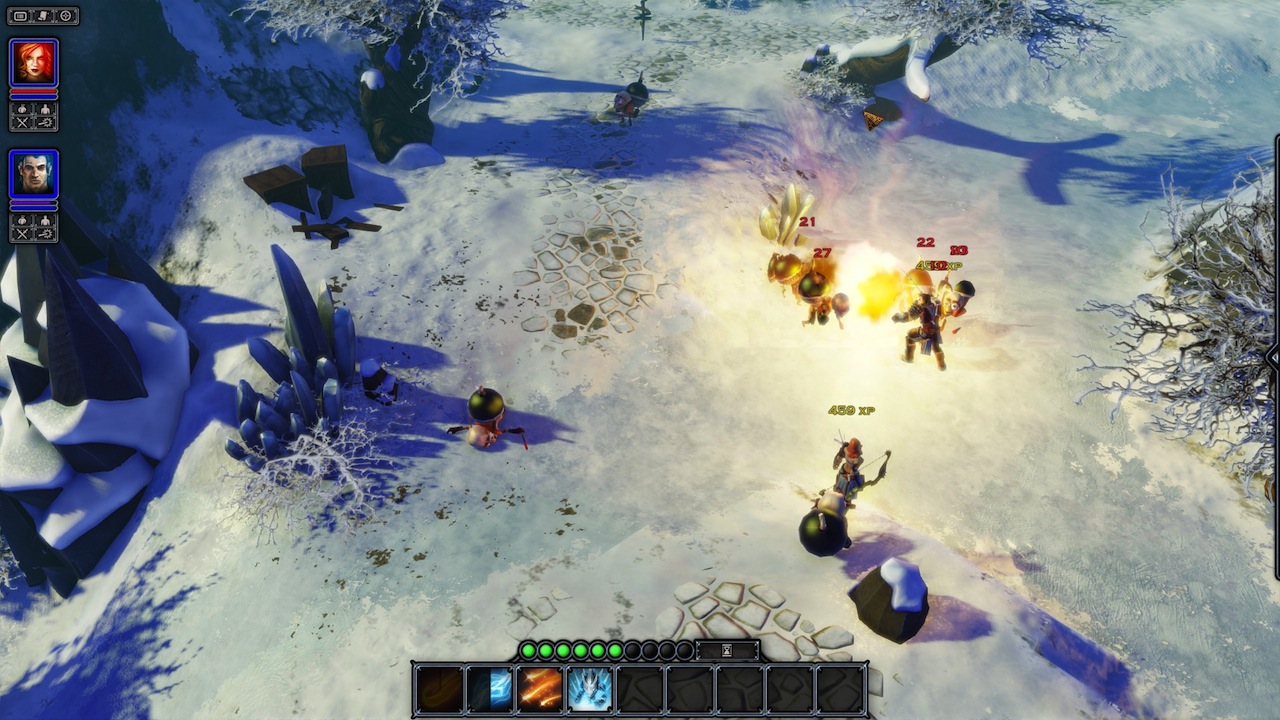Image resolution: width=1280 pixels, height=720 pixels.
Task: Click a green action point orb above hotbar
Action: click(x=531, y=648)
